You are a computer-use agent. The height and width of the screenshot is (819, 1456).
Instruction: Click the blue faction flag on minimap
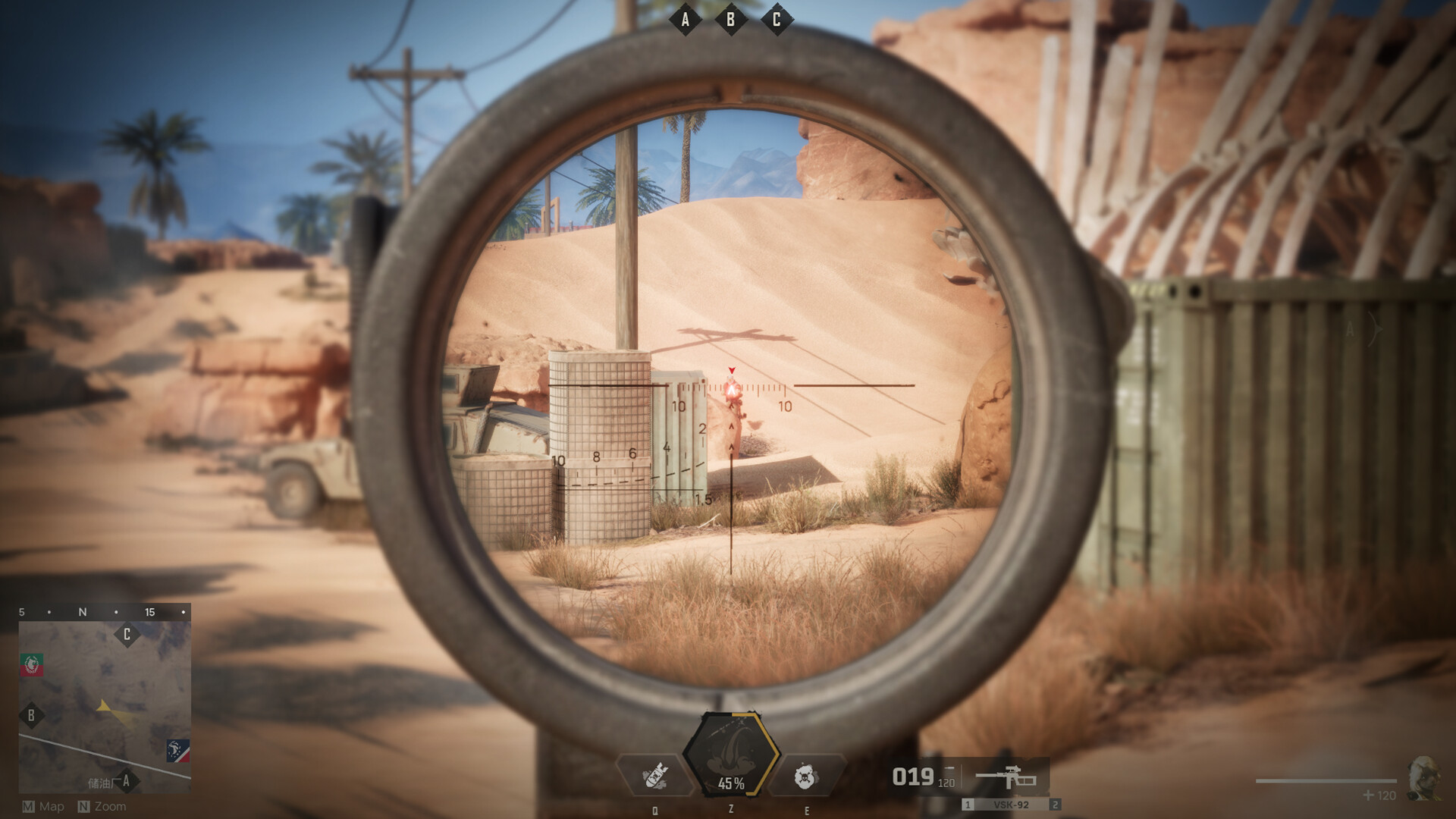point(178,751)
